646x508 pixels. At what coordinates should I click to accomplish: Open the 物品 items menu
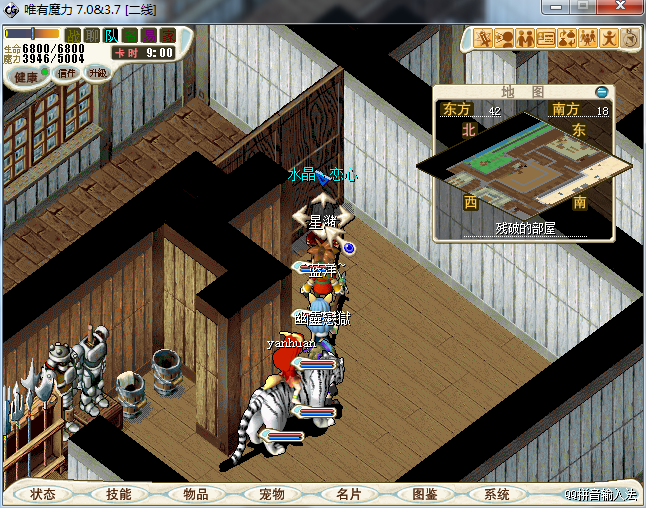coord(195,494)
